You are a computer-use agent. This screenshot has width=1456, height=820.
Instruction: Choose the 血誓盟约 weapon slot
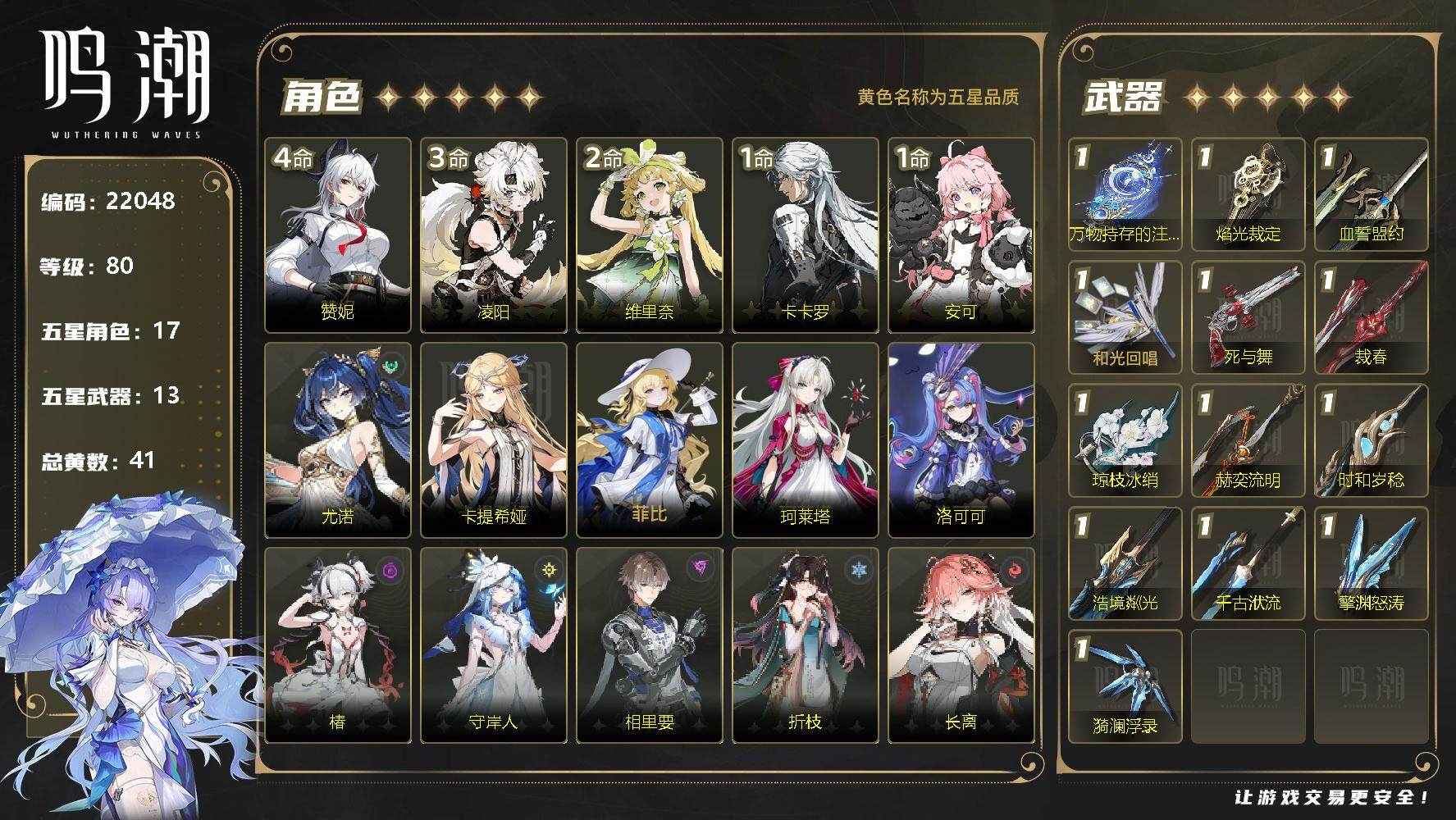pyautogui.click(x=1371, y=194)
